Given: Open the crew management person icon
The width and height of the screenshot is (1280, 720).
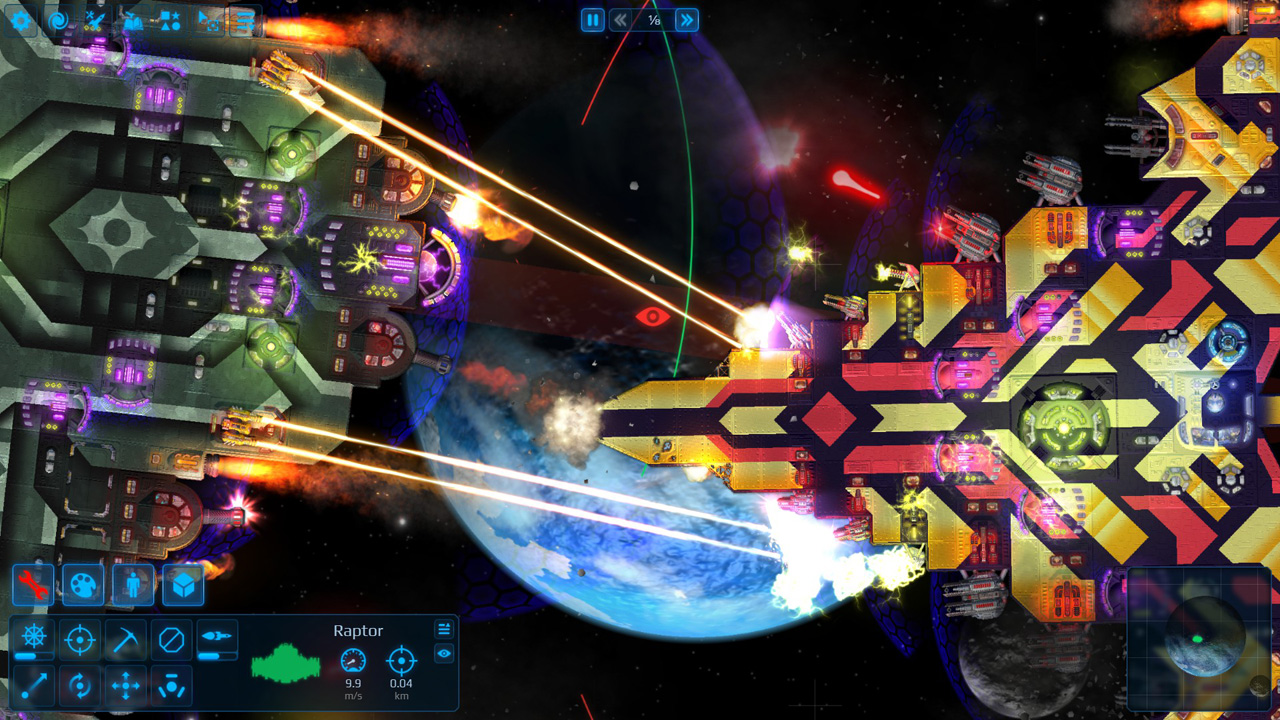Looking at the screenshot, I should point(133,585).
